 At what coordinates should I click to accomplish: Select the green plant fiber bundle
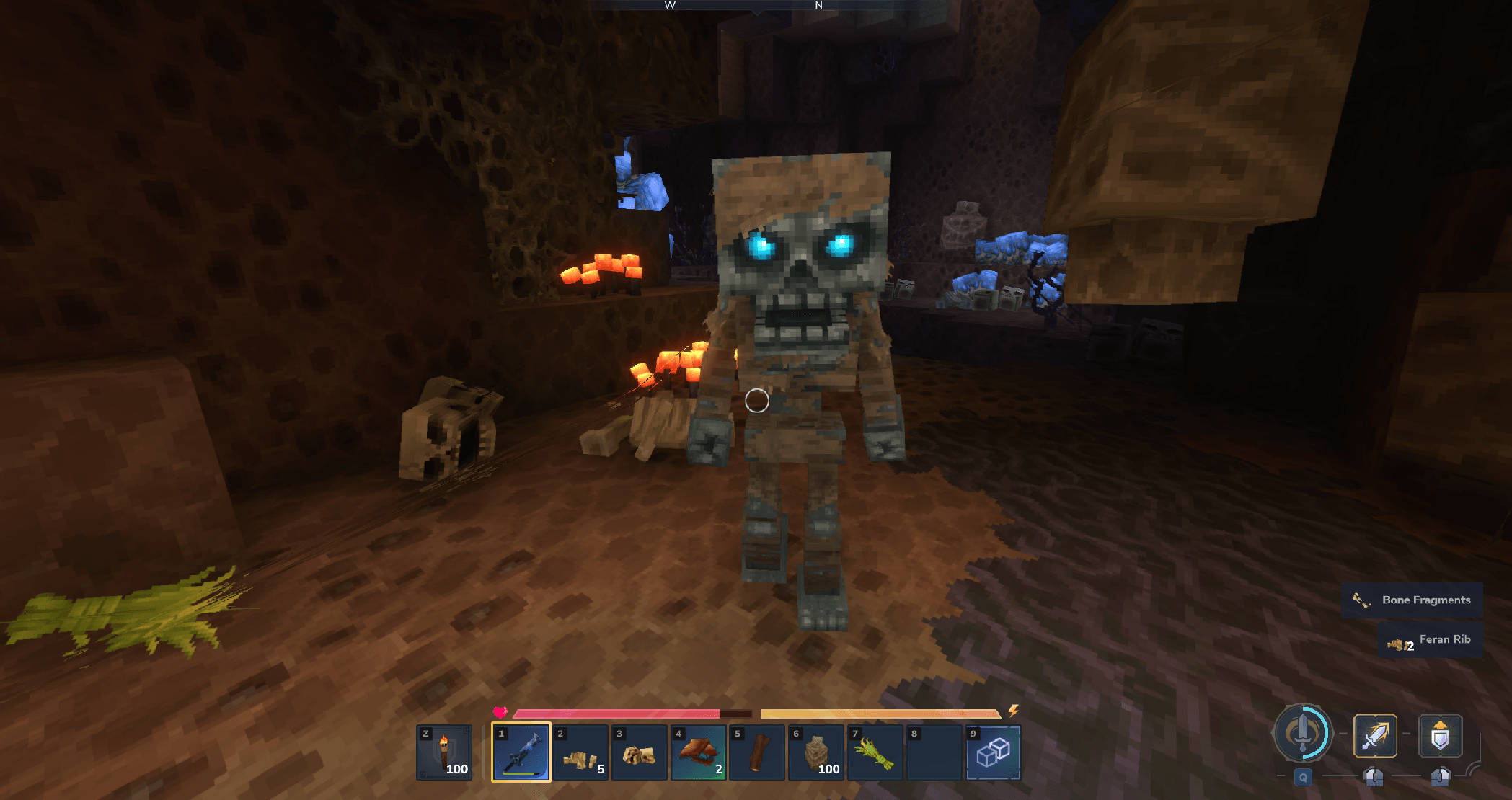[x=875, y=752]
